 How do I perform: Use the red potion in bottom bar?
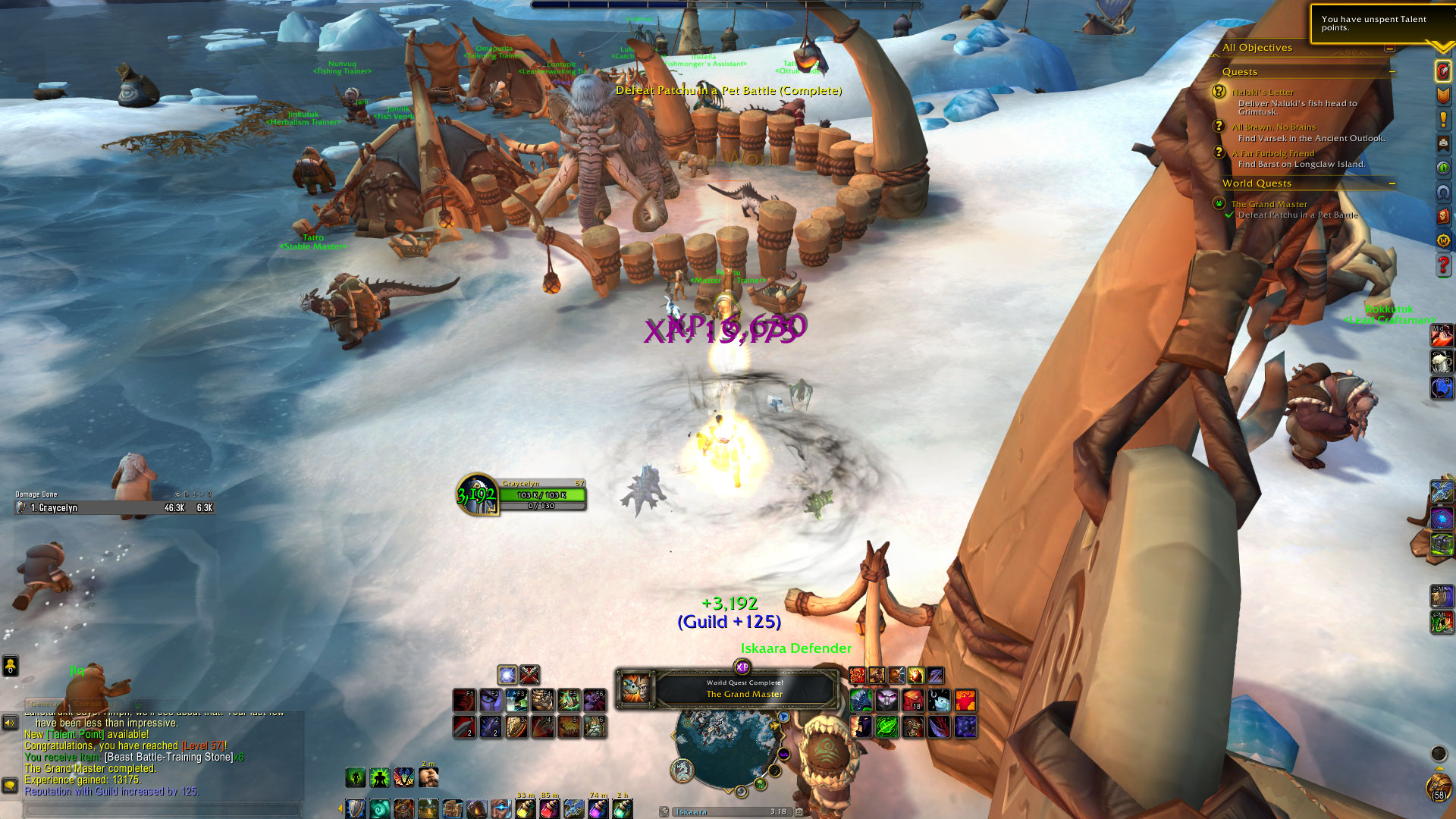548,809
